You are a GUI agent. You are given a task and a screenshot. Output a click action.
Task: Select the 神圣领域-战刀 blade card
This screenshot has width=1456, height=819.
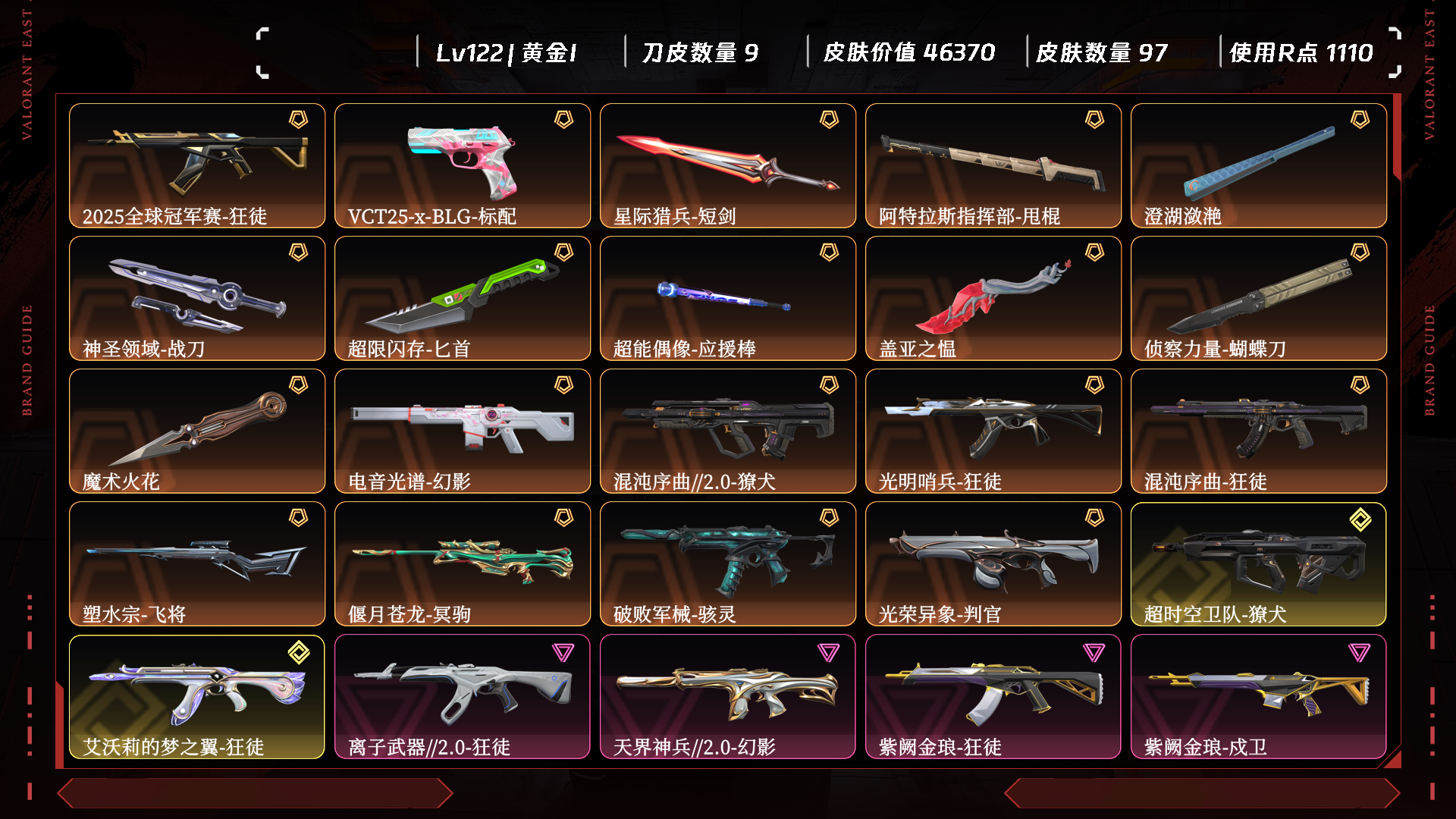(197, 298)
